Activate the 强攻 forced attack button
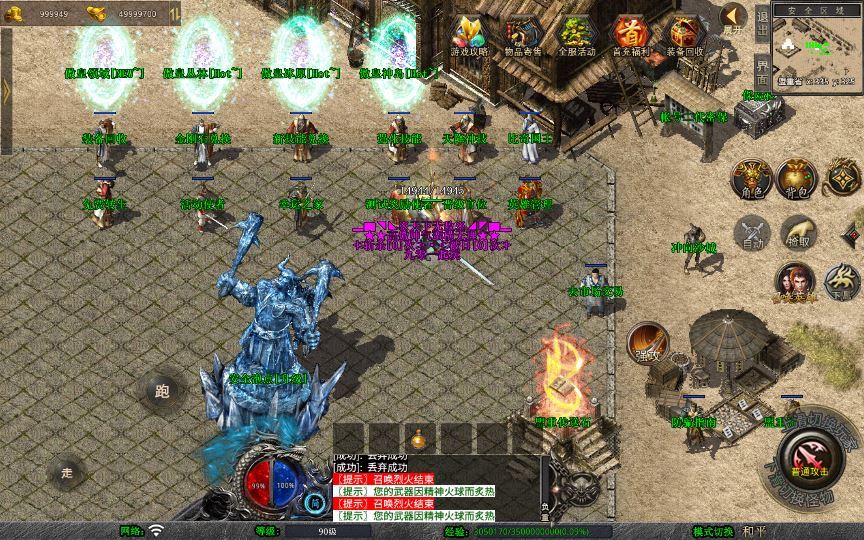This screenshot has width=864, height=540. pos(647,342)
